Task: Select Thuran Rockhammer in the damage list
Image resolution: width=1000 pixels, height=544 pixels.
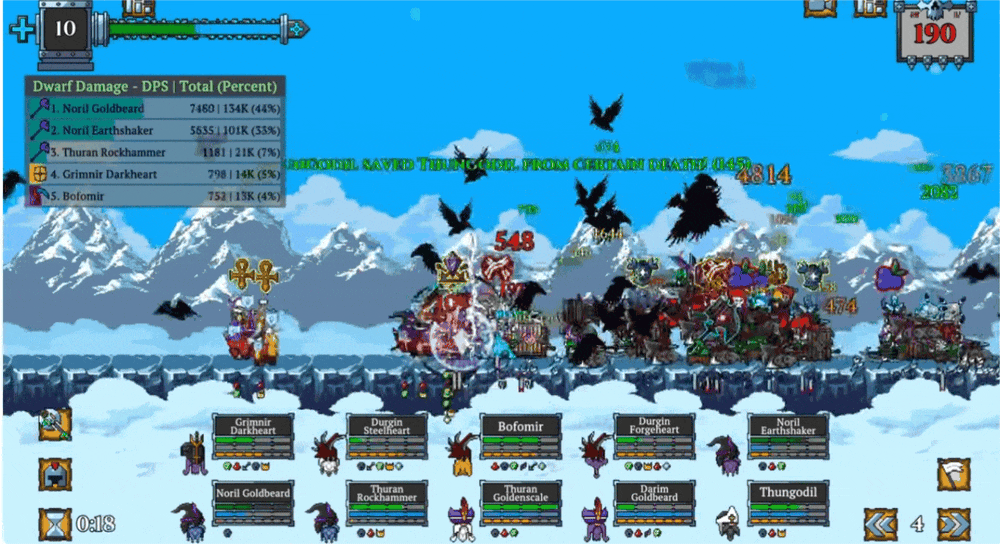Action: [156, 152]
